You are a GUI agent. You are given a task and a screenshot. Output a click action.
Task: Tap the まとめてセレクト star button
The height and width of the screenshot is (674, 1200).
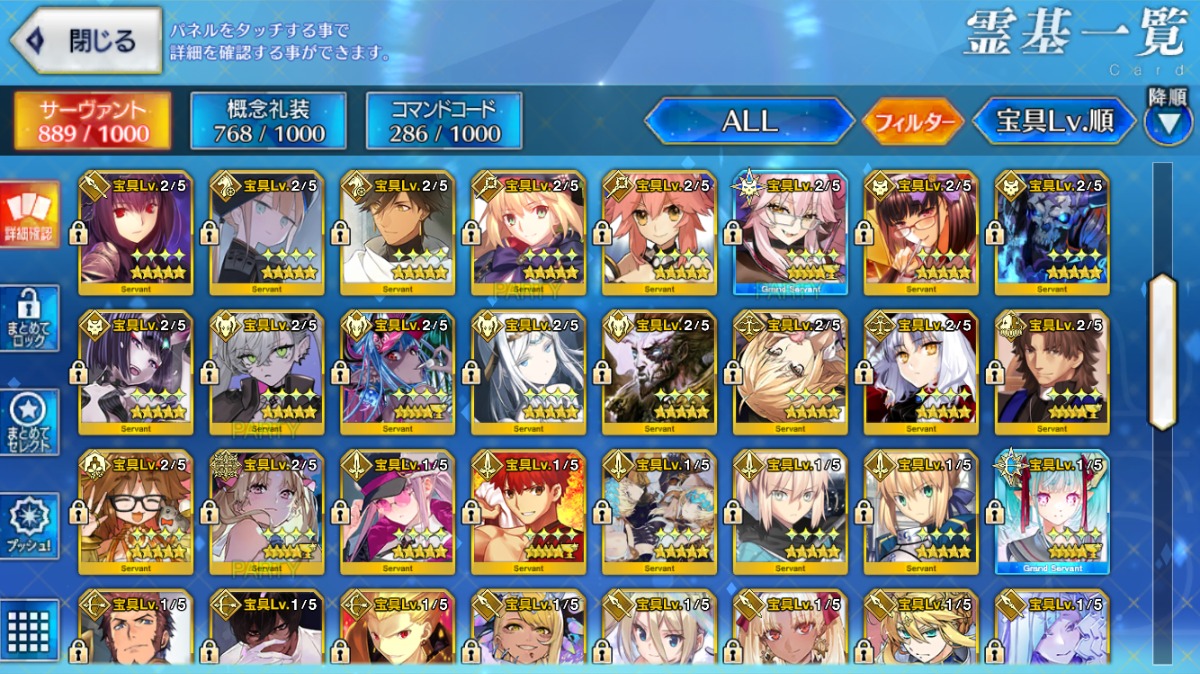[x=30, y=421]
